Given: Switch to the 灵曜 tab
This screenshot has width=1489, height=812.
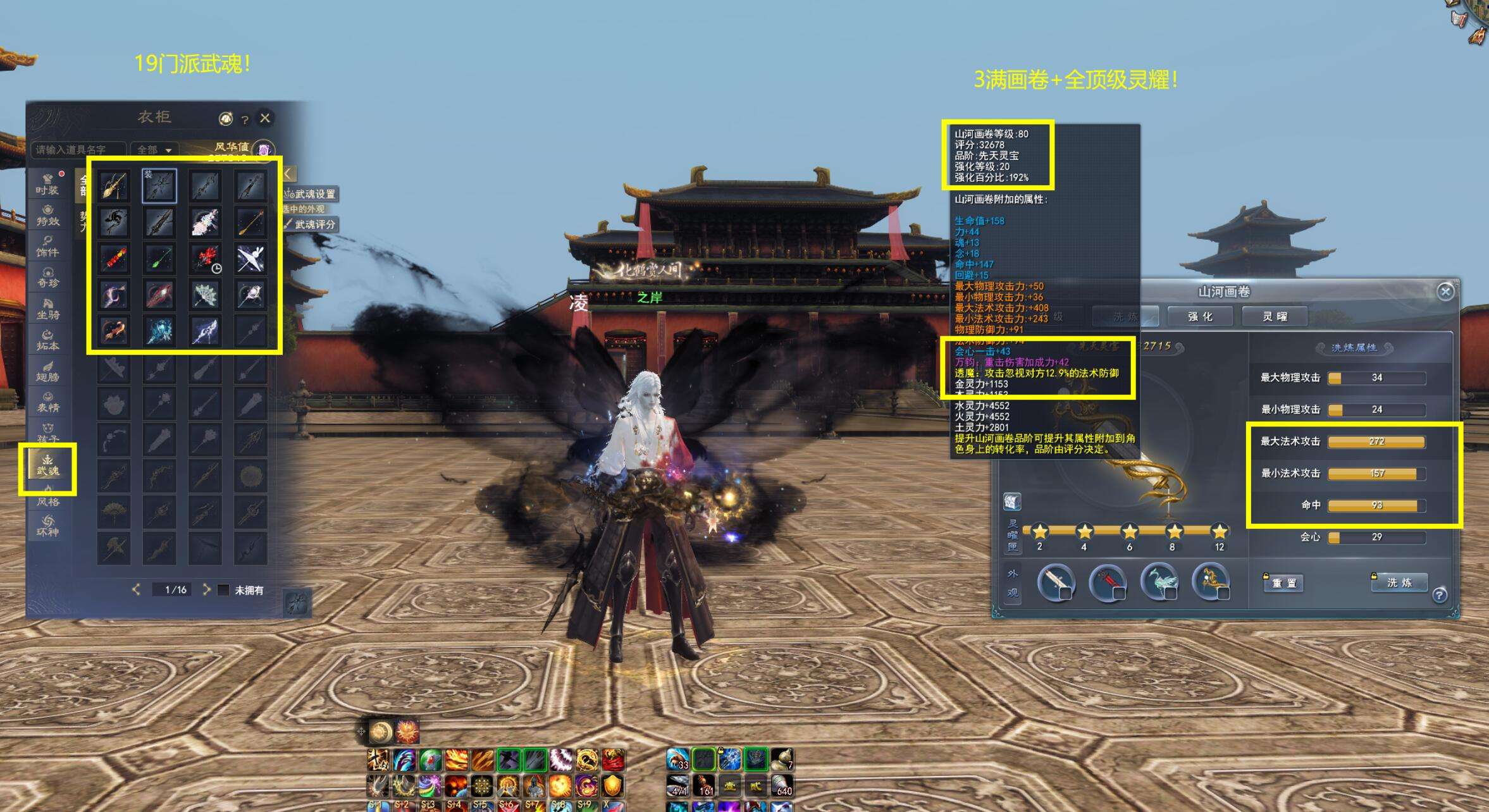Looking at the screenshot, I should [x=1275, y=316].
